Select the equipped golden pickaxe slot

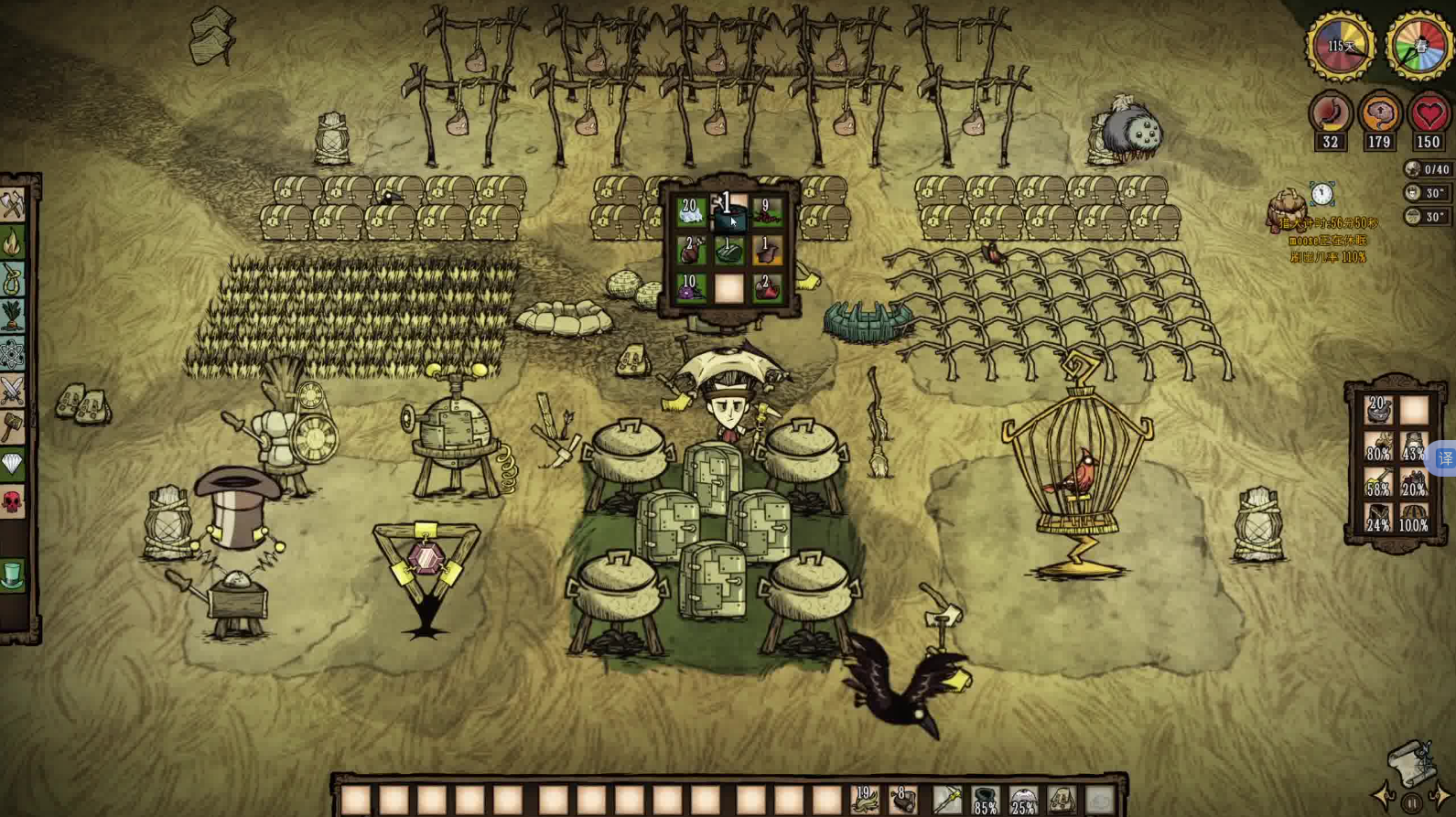pyautogui.click(x=946, y=801)
